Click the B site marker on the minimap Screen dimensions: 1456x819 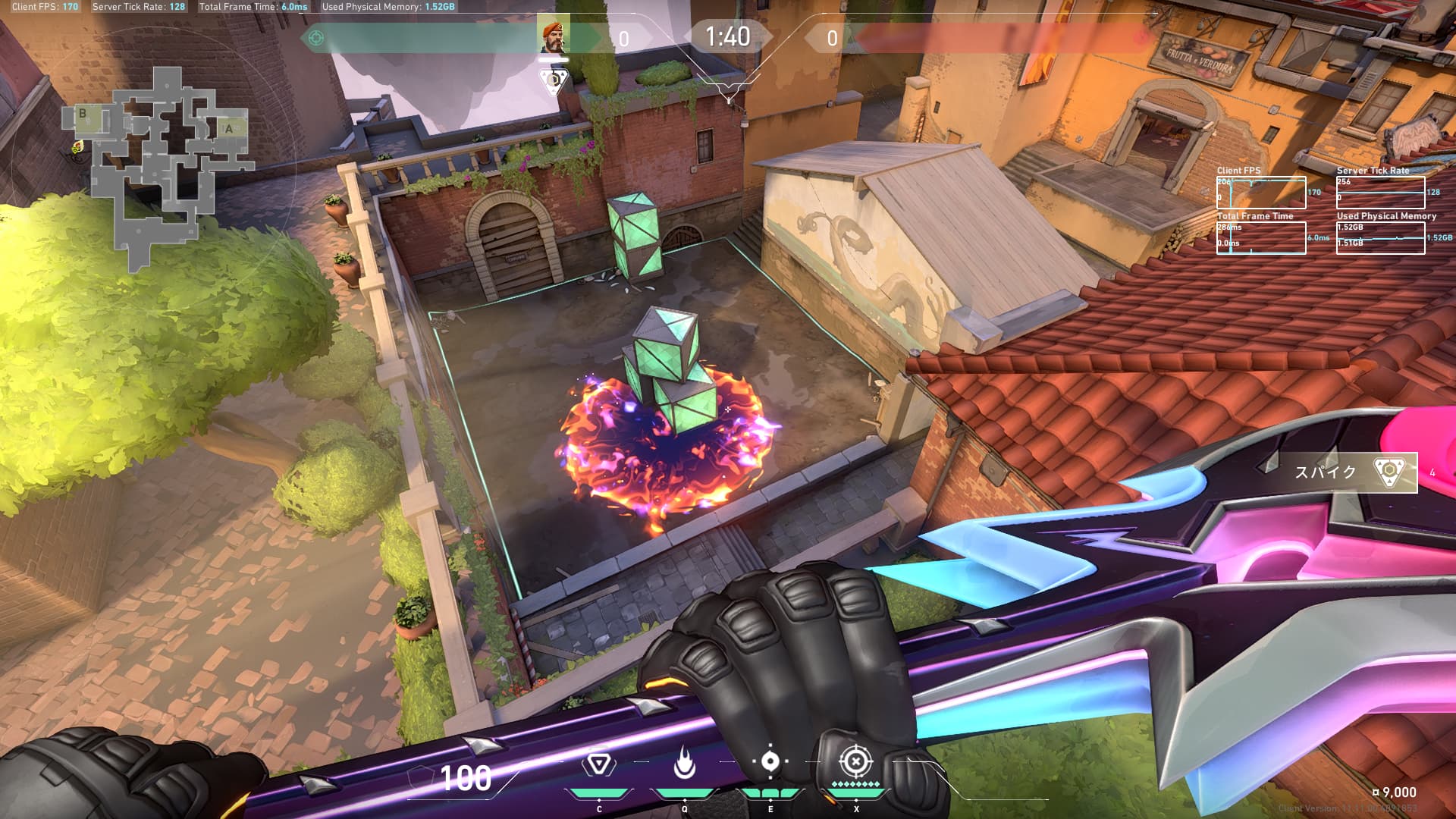tap(83, 114)
